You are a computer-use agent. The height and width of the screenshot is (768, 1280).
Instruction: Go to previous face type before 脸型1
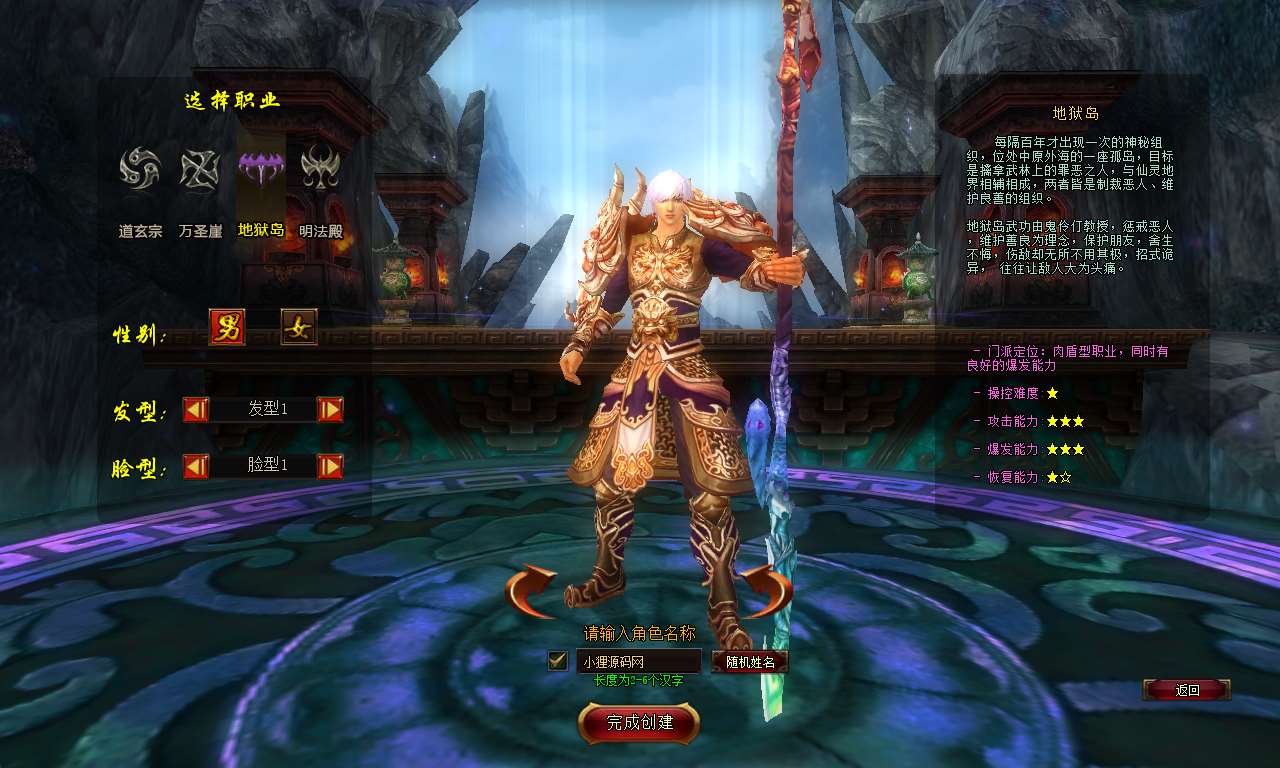(x=196, y=466)
